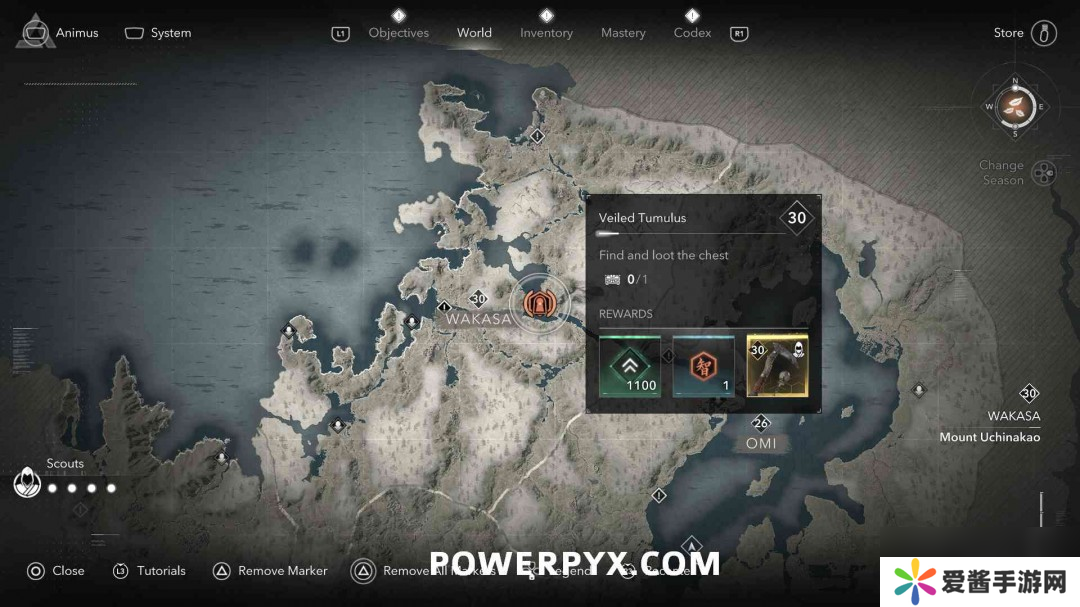The width and height of the screenshot is (1080, 607).
Task: Close the world map
Action: tap(56, 571)
